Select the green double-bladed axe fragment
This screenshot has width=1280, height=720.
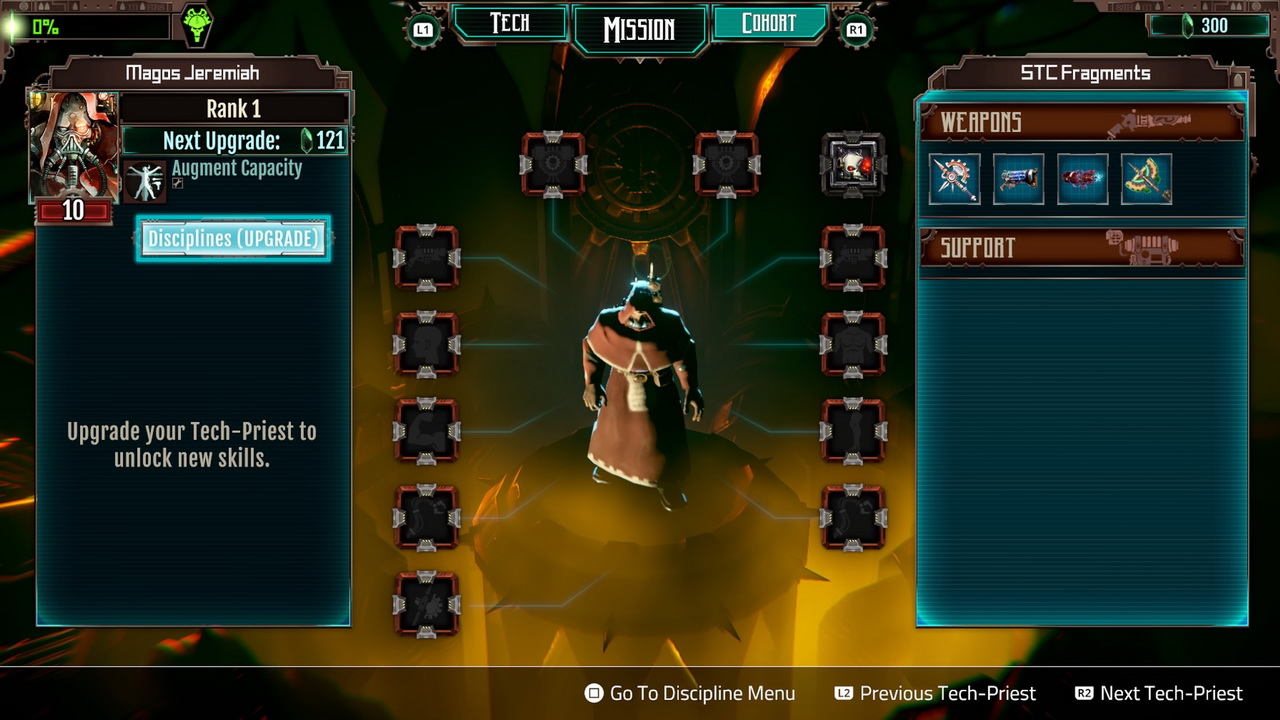pos(1146,179)
